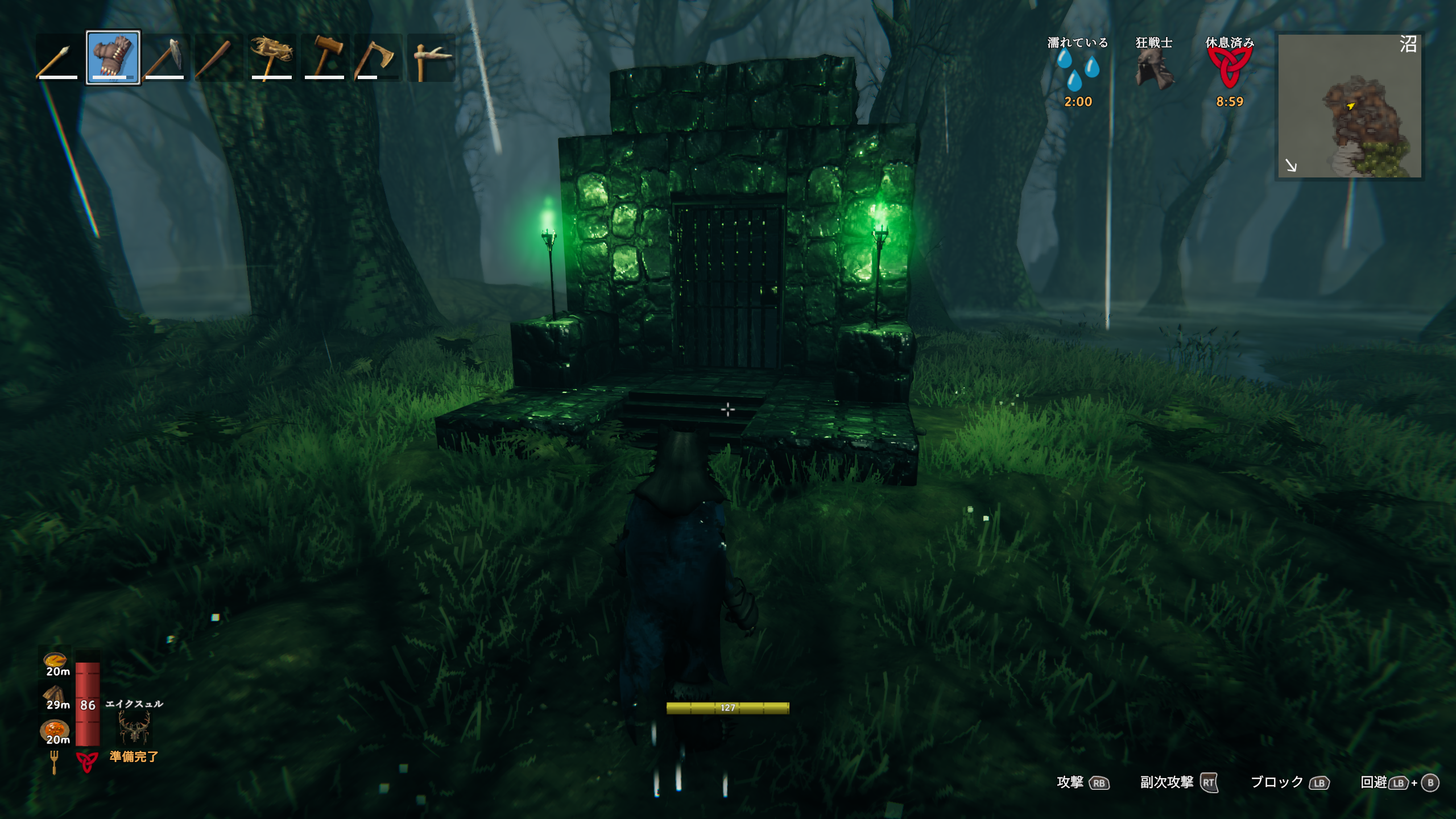Image resolution: width=1456 pixels, height=819 pixels.
Task: Open the swamp minimap
Action: tap(1349, 106)
